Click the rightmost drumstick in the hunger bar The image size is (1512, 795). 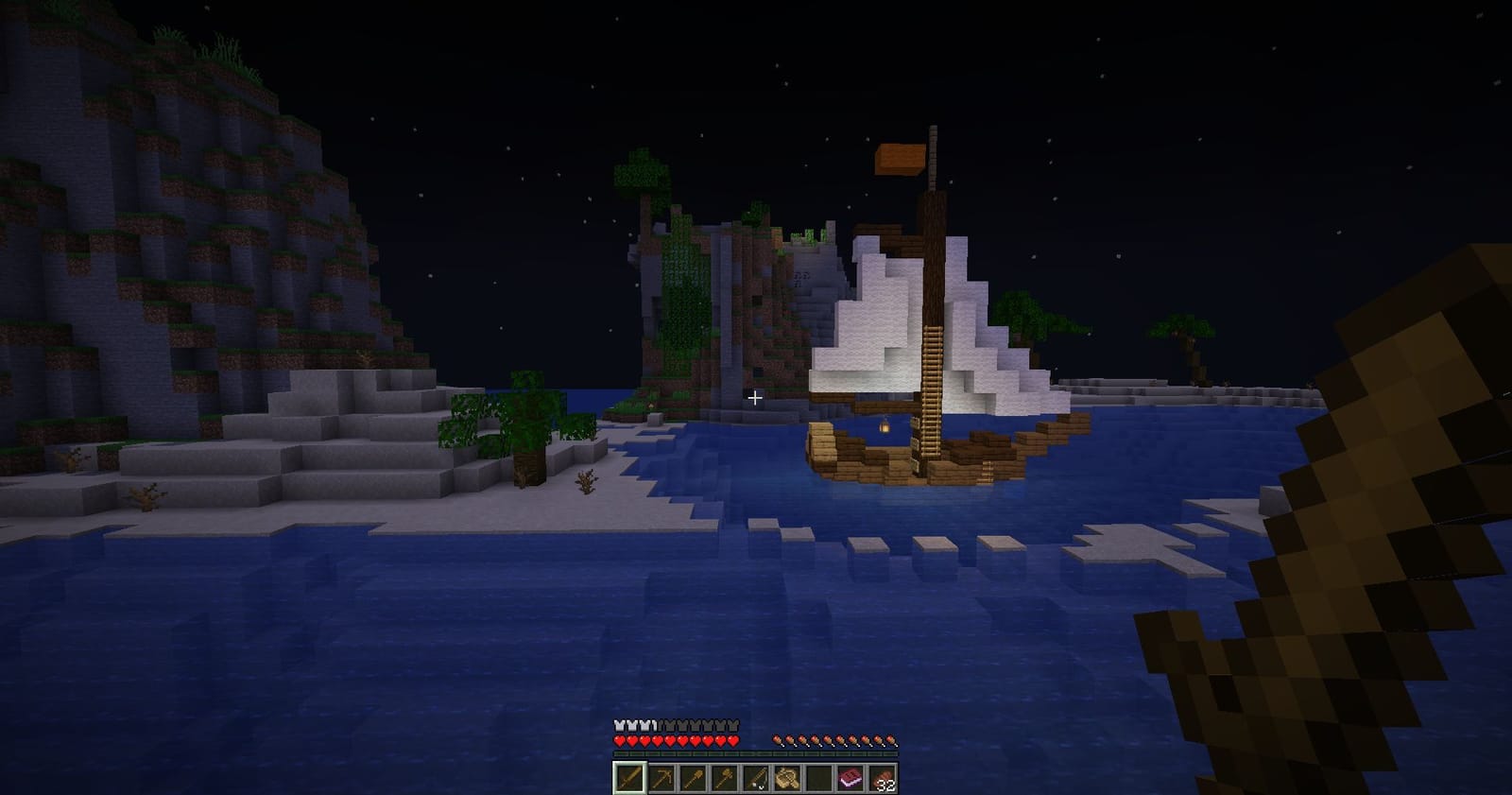point(889,740)
